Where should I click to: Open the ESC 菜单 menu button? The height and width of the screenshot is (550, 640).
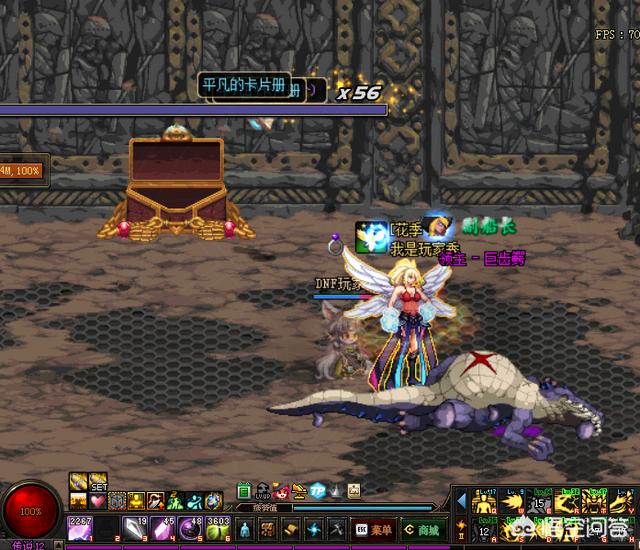click(373, 529)
